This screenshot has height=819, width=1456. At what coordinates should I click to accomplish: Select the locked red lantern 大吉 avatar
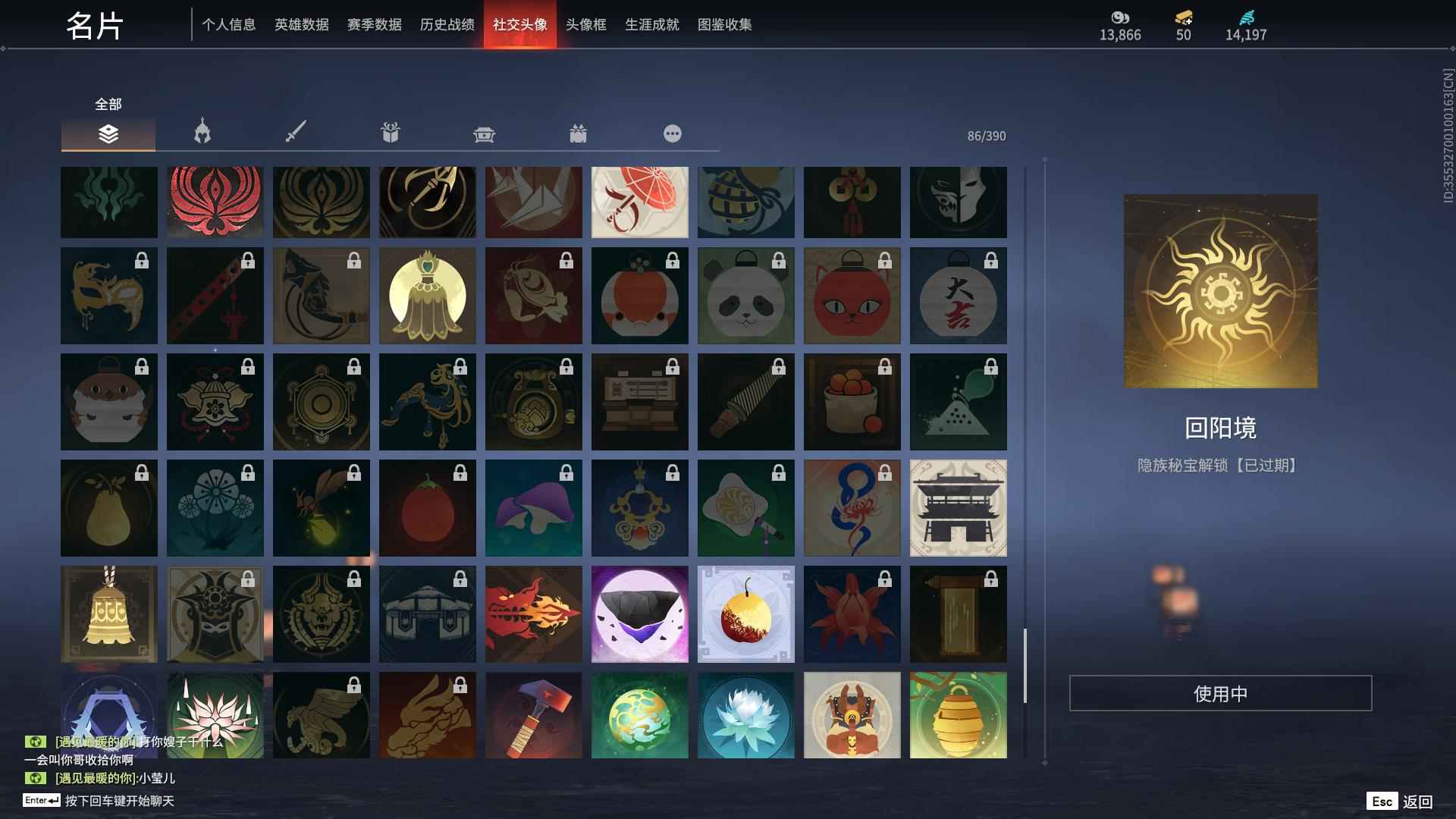[x=958, y=295]
